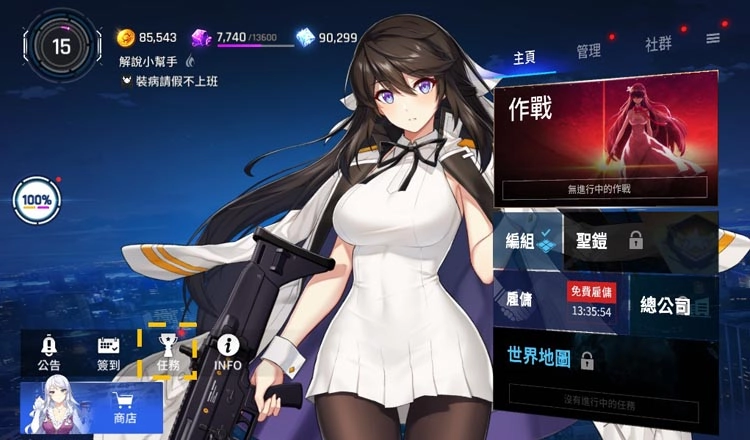This screenshot has width=750, height=440.
Task: Open the 公告 announcements icon
Action: pyautogui.click(x=50, y=353)
